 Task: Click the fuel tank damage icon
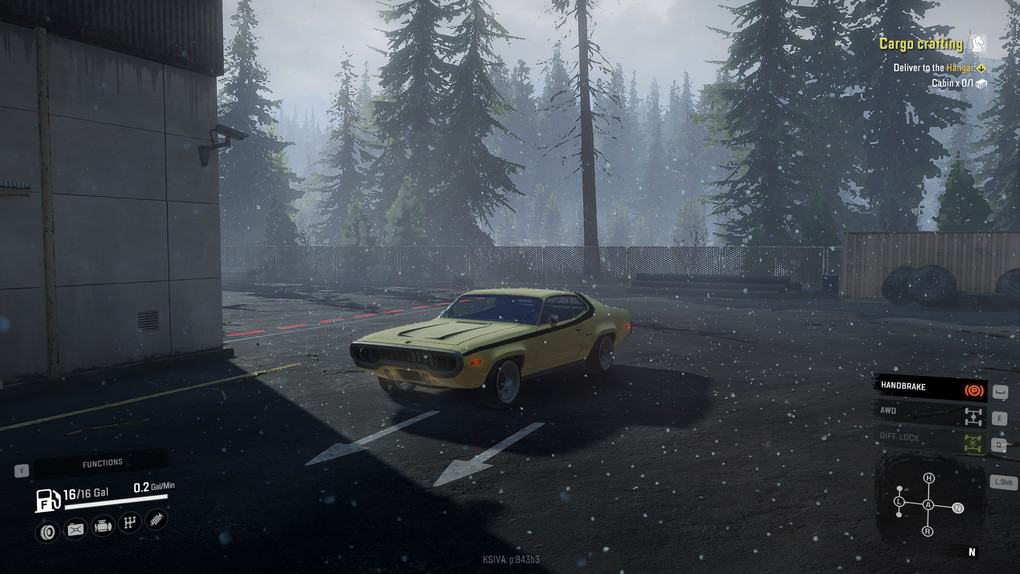pyautogui.click(x=75, y=529)
